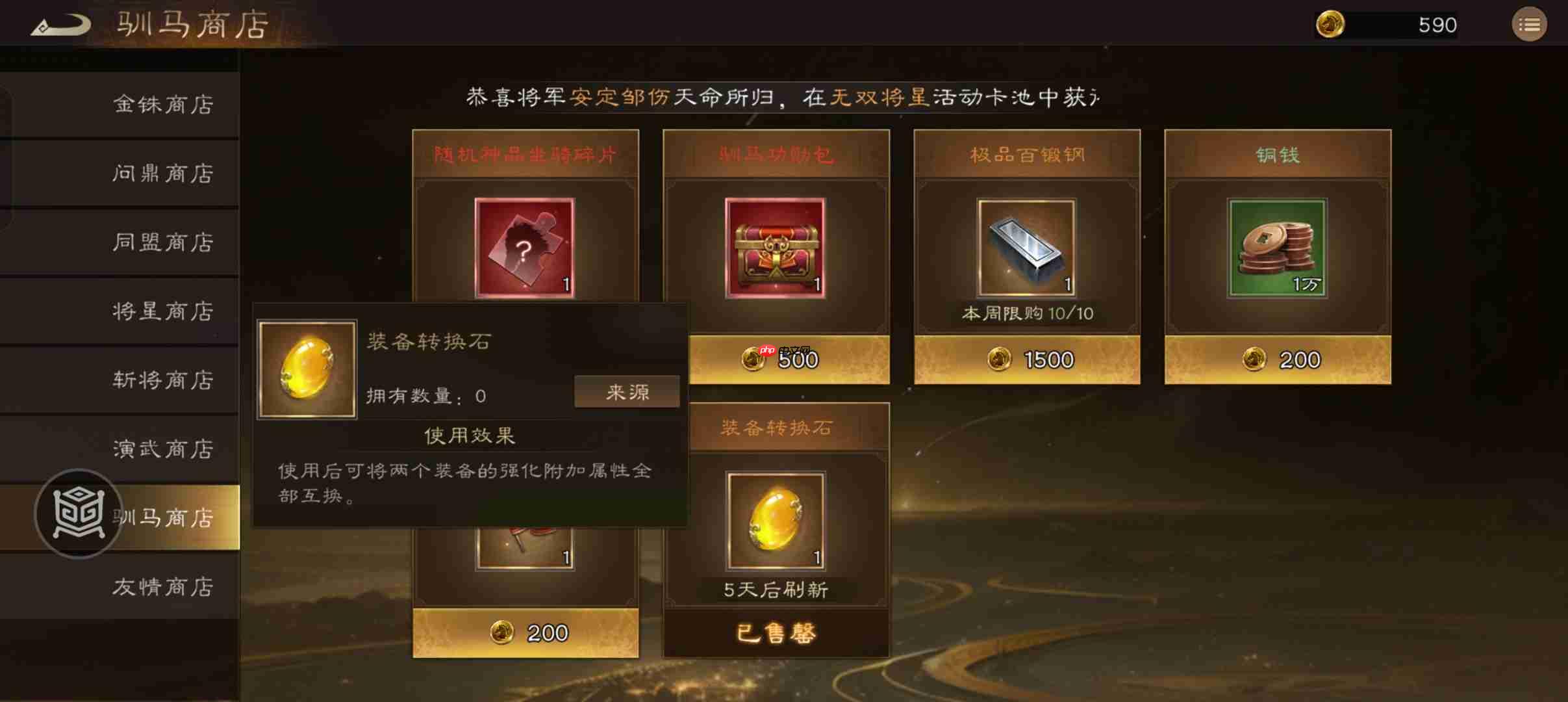Click the weekly limit indicator 本周限购 10/10
This screenshot has height=702, width=1568.
tap(1027, 313)
